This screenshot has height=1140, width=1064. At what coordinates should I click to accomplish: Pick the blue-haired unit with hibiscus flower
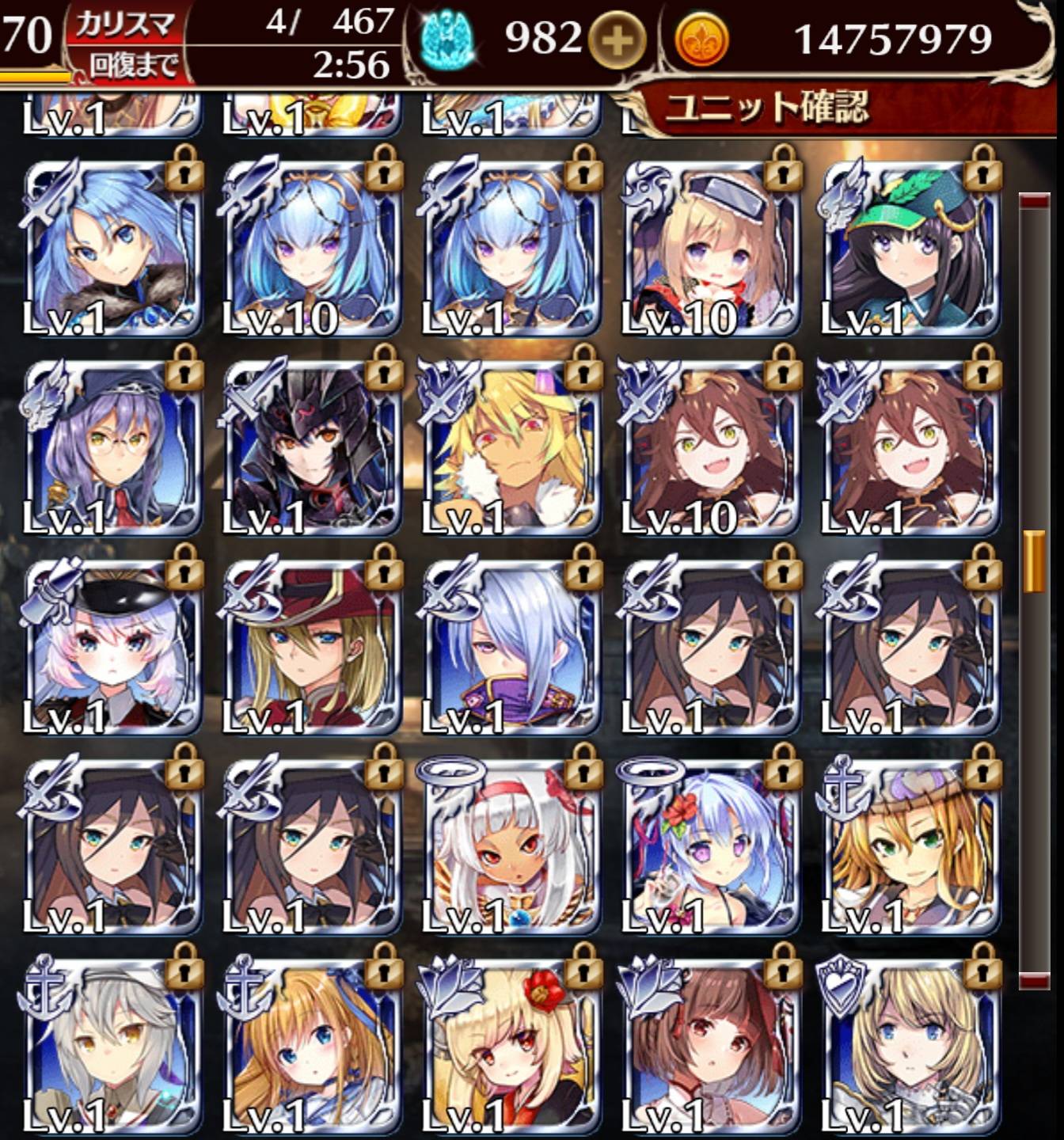[x=709, y=845]
